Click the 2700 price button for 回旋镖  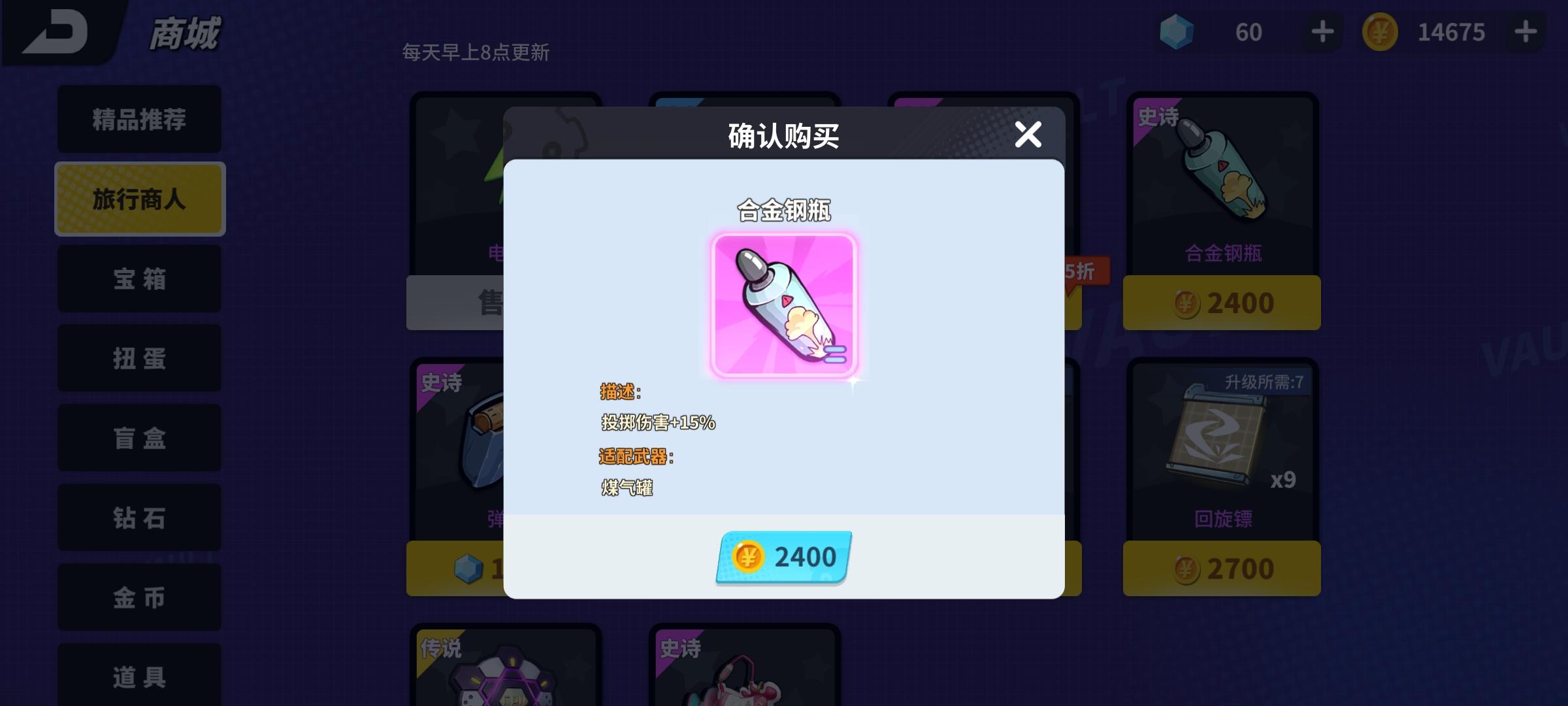coord(1220,567)
